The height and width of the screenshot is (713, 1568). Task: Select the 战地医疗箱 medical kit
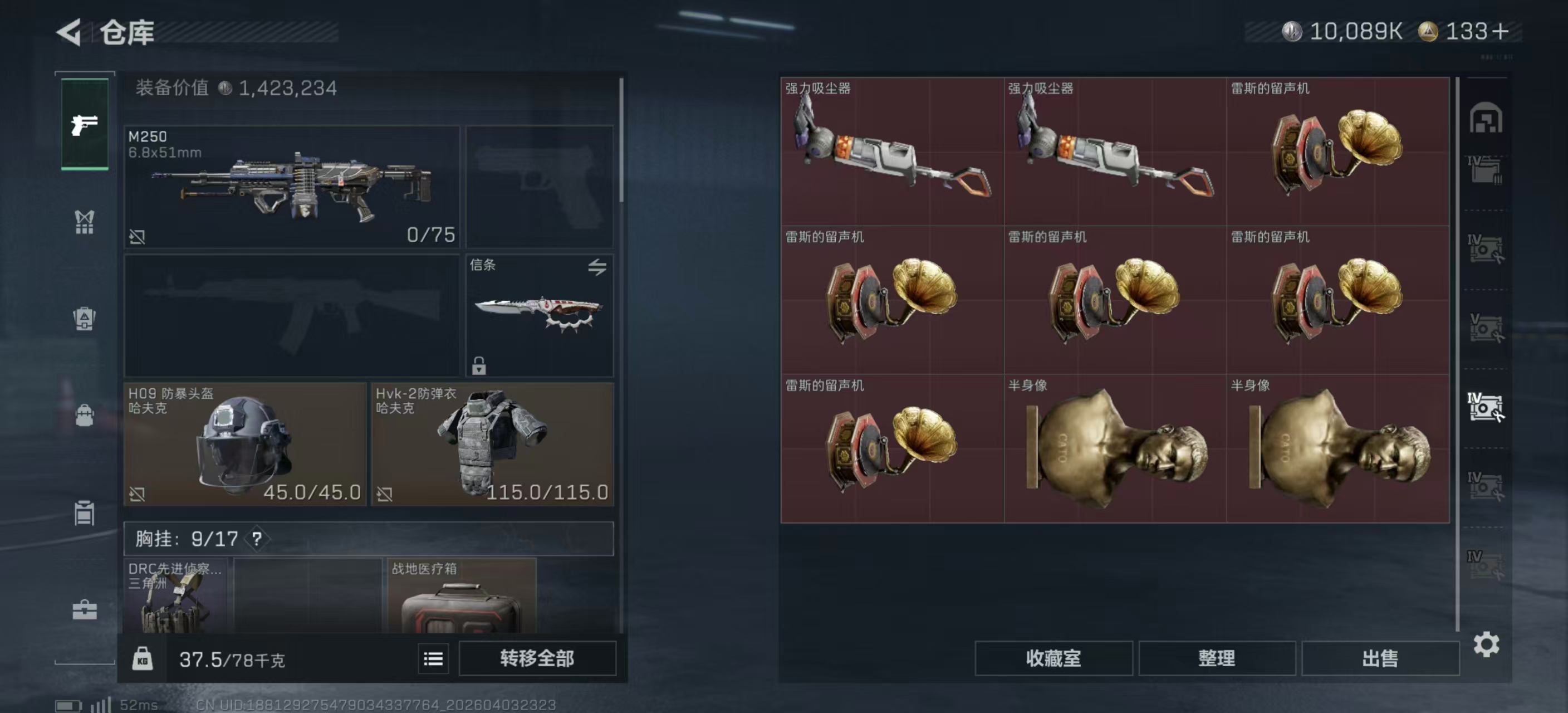tap(462, 597)
